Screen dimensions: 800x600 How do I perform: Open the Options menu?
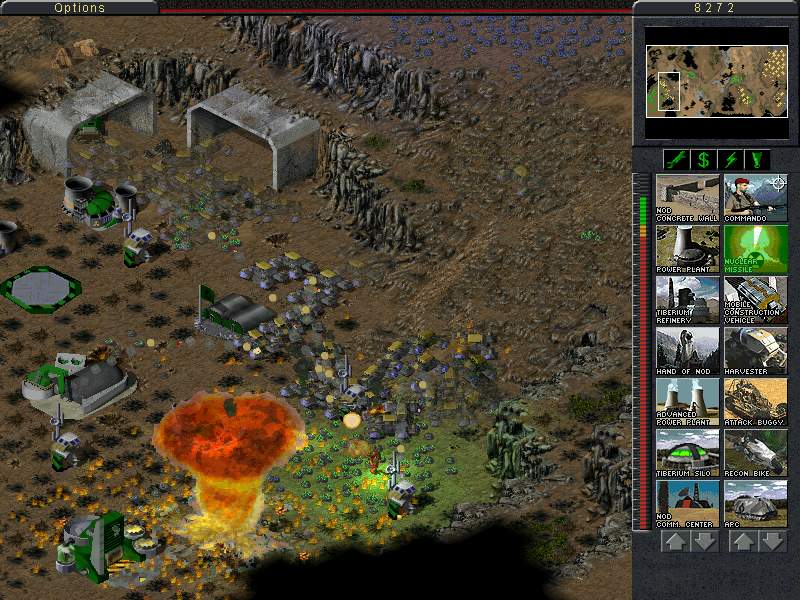[79, 7]
